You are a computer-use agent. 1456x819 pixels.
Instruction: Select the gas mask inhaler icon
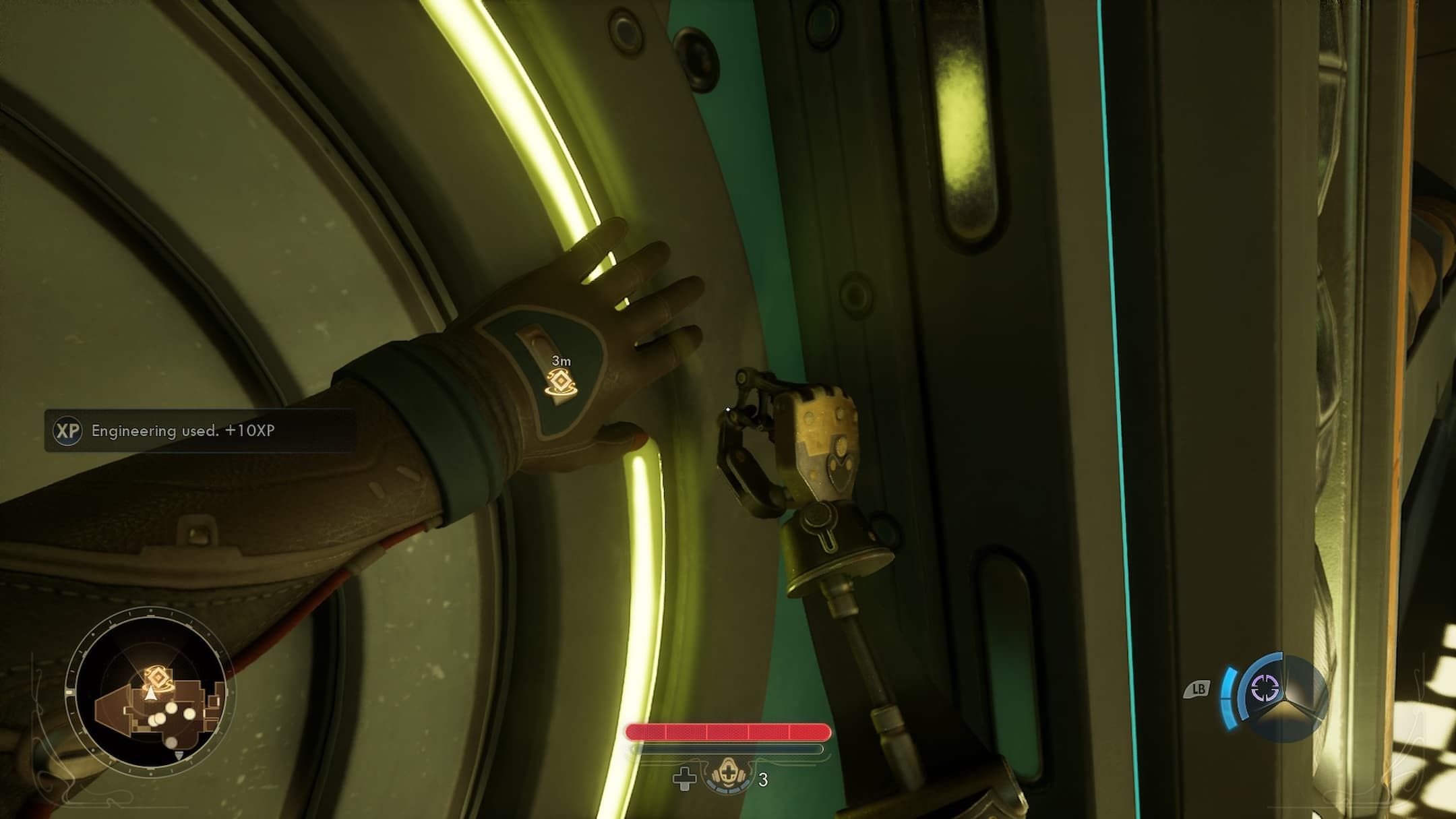pyautogui.click(x=729, y=775)
